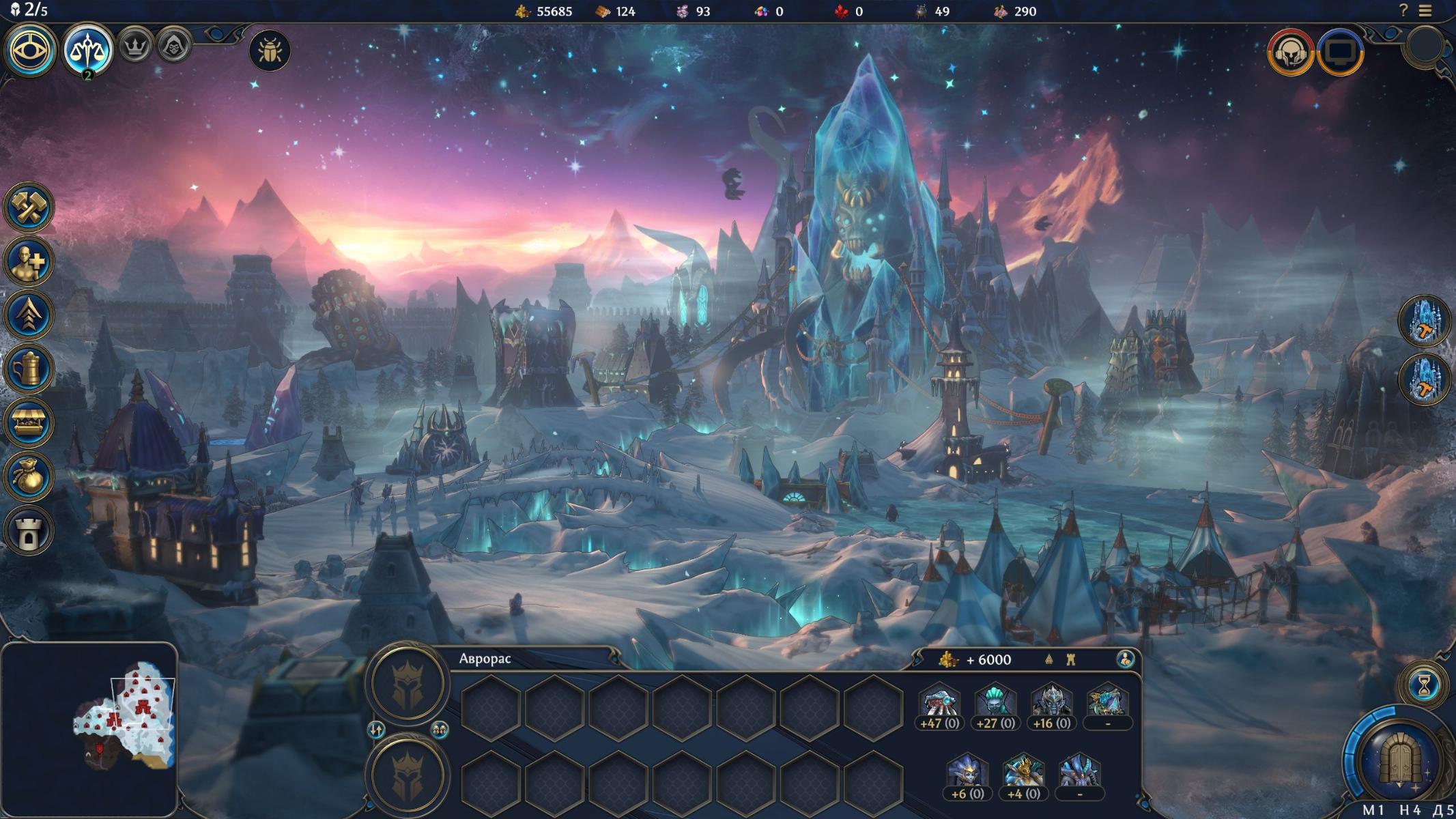Open the question mark help
The width and height of the screenshot is (1456, 819).
pos(1403,11)
